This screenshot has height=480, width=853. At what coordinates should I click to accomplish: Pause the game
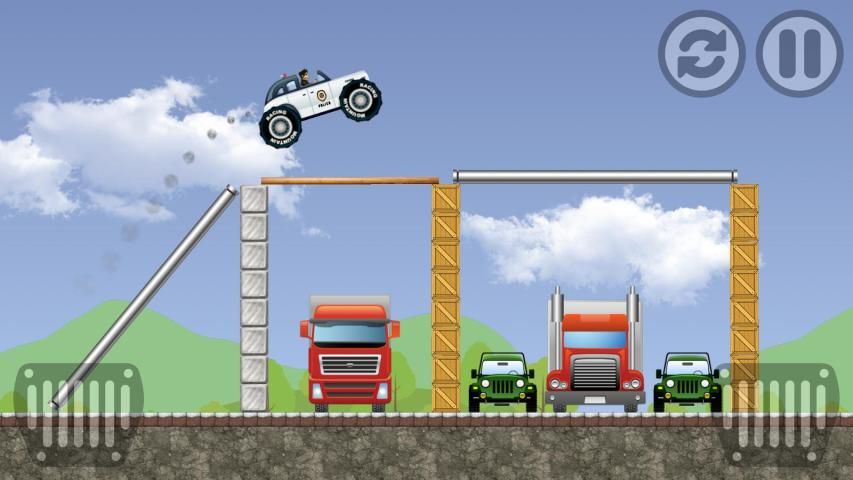click(799, 53)
